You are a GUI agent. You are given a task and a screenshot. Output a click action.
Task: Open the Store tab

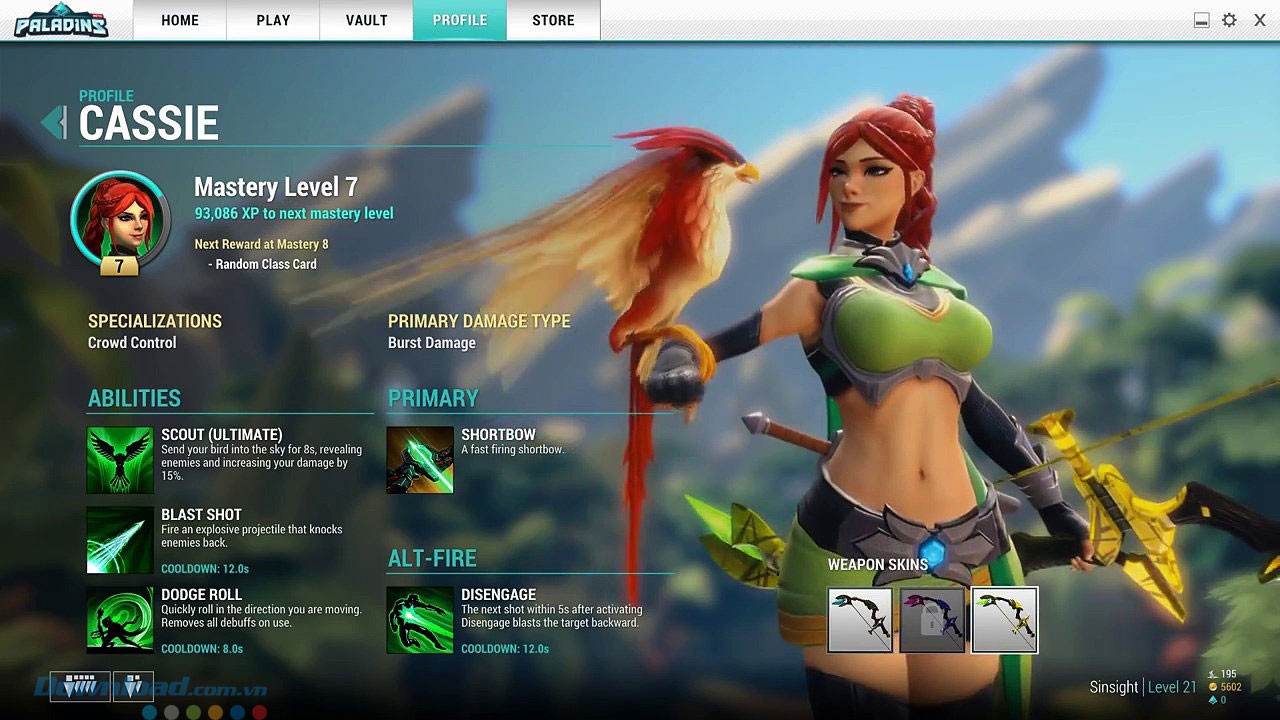(x=553, y=20)
